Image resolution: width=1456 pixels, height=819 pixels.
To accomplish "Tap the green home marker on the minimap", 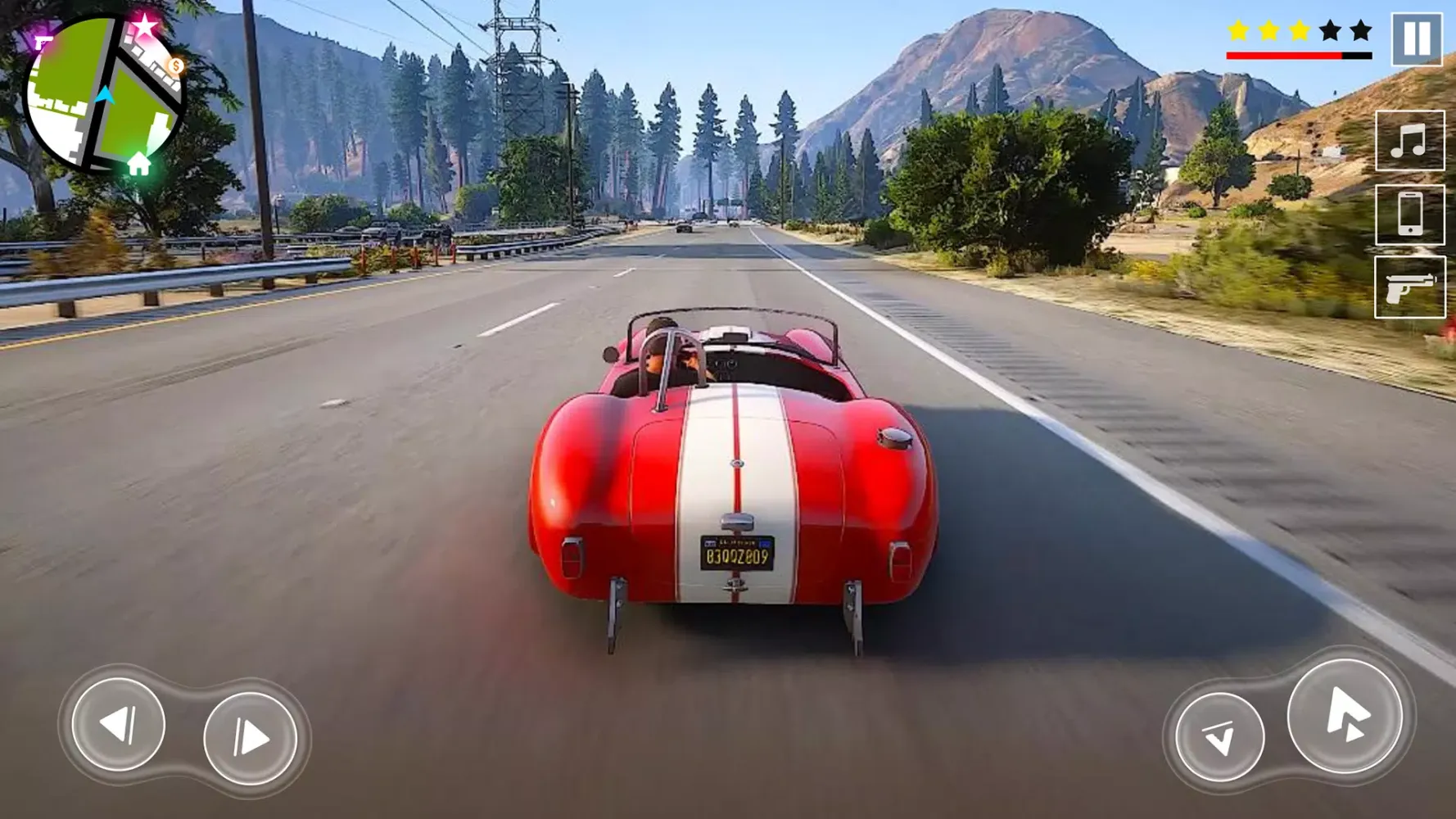I will (x=138, y=164).
